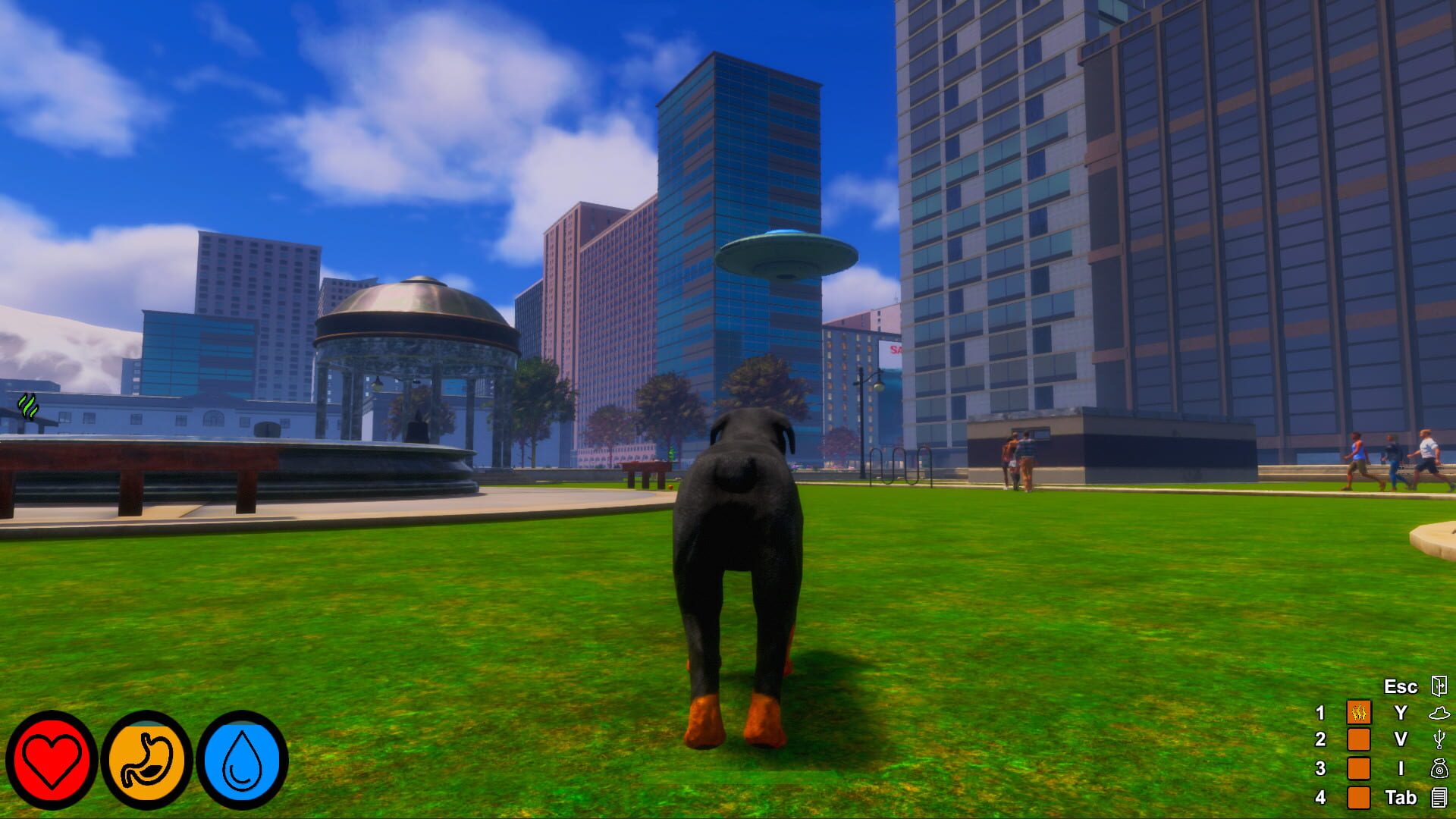This screenshot has height=819, width=1456.
Task: Click the UFO ability icon beside Y
Action: pyautogui.click(x=1440, y=714)
